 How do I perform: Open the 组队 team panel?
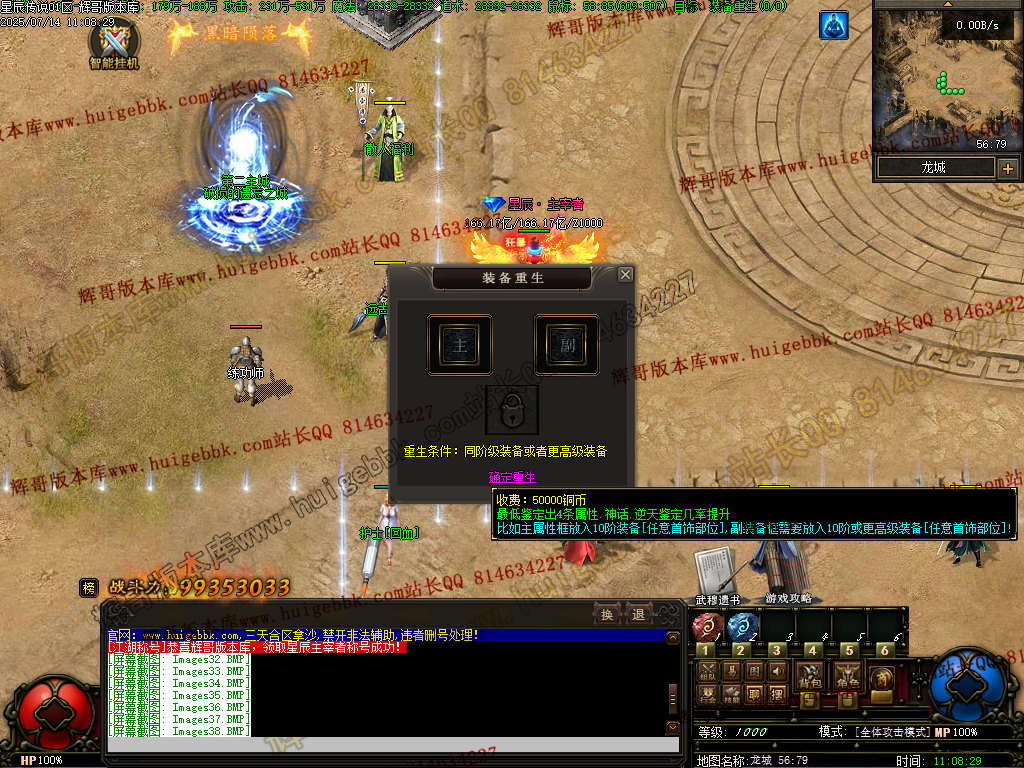(708, 671)
